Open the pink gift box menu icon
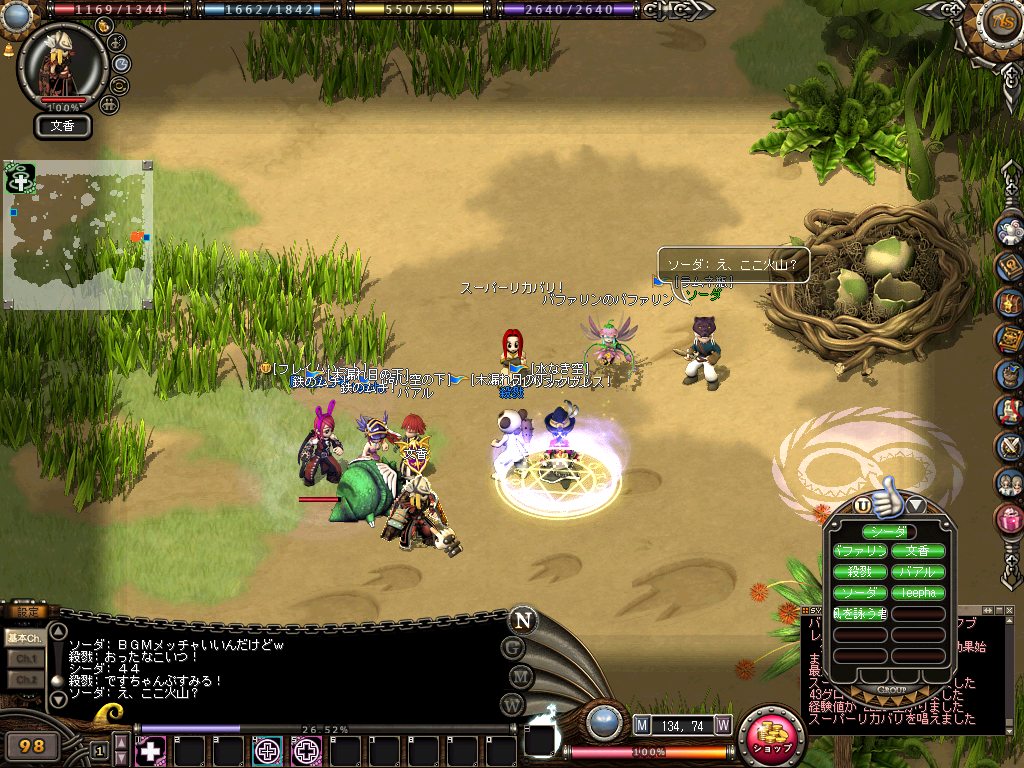This screenshot has width=1024, height=768. [x=1010, y=518]
